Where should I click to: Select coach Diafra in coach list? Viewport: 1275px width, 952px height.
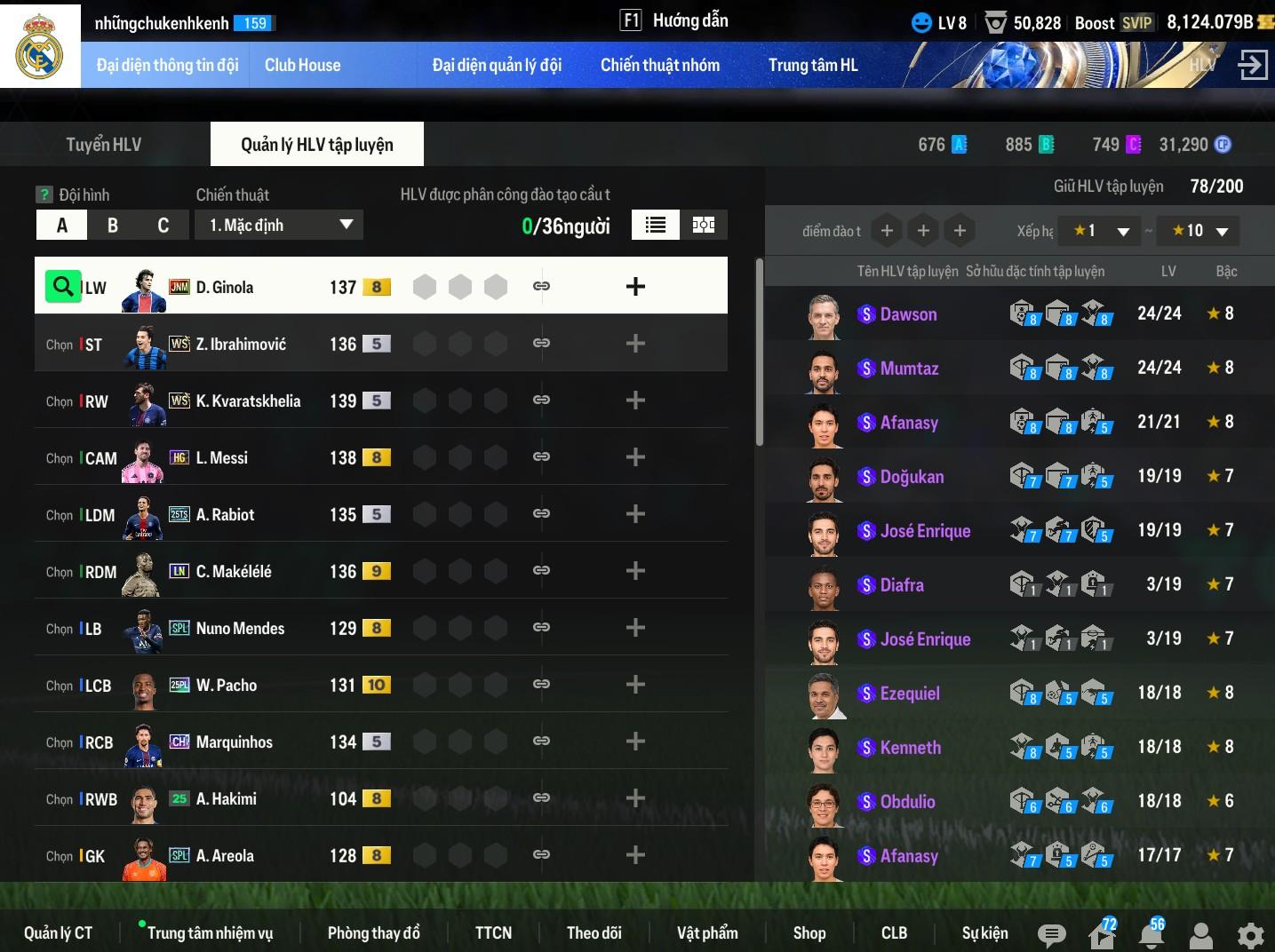[902, 585]
